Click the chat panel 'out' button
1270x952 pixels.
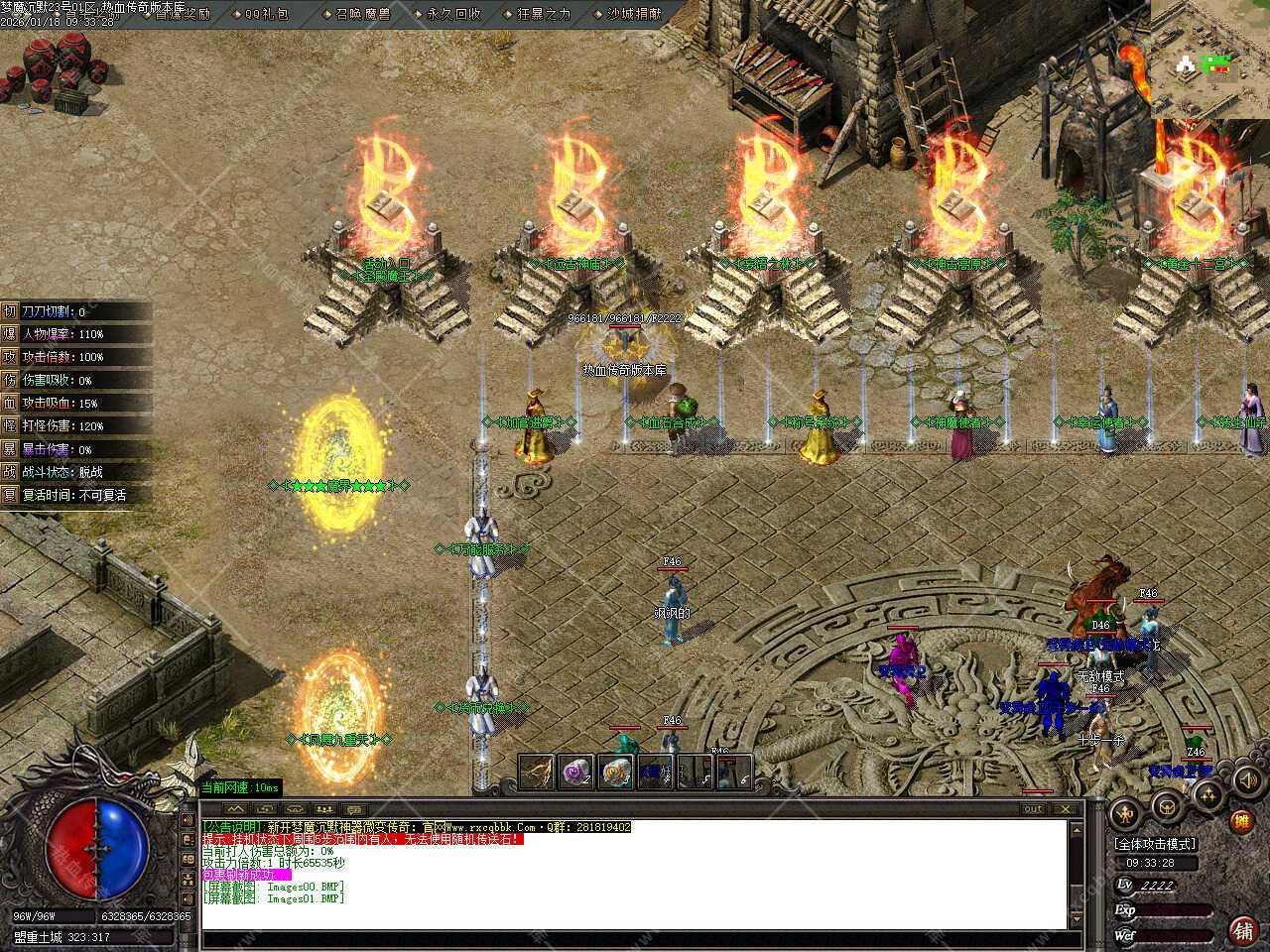point(1032,809)
